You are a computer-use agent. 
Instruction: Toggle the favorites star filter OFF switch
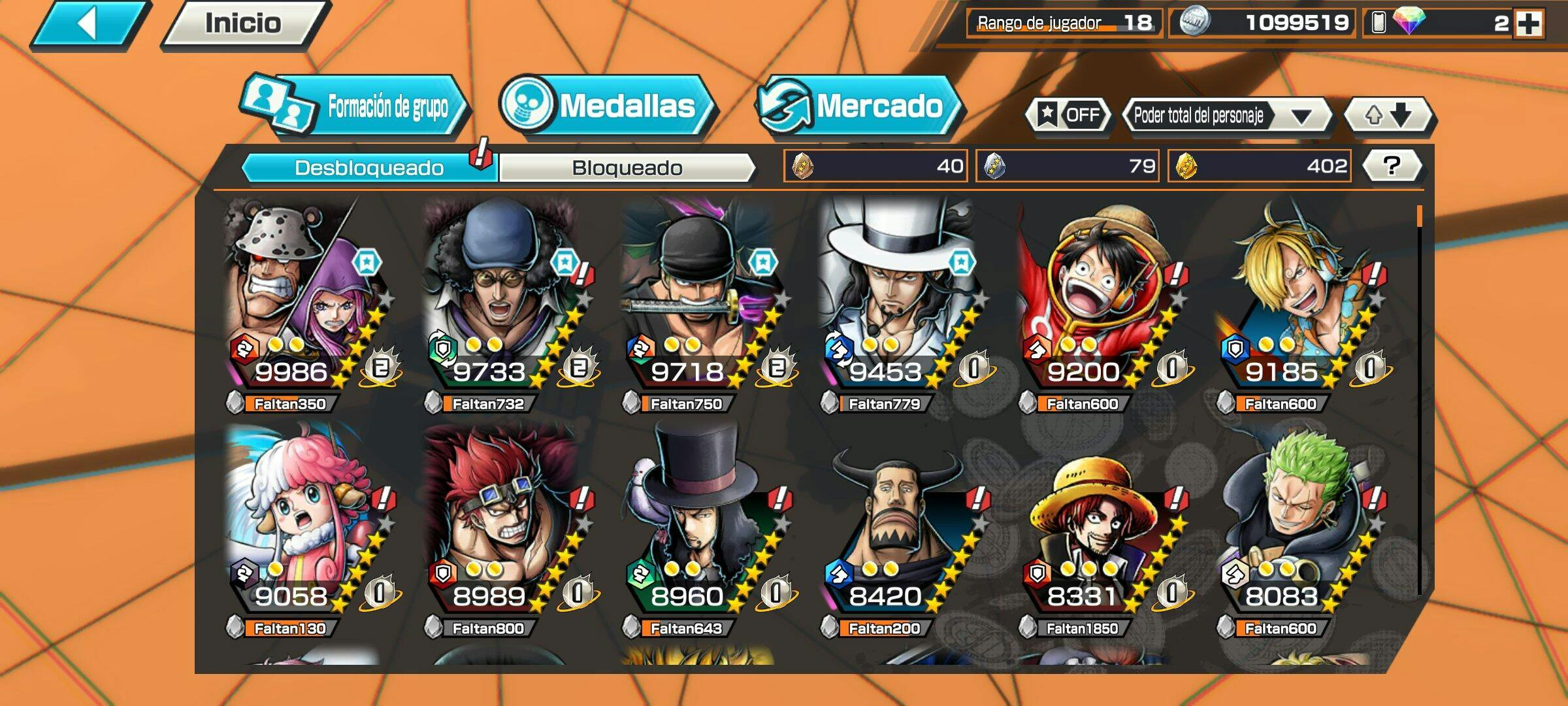click(1069, 116)
